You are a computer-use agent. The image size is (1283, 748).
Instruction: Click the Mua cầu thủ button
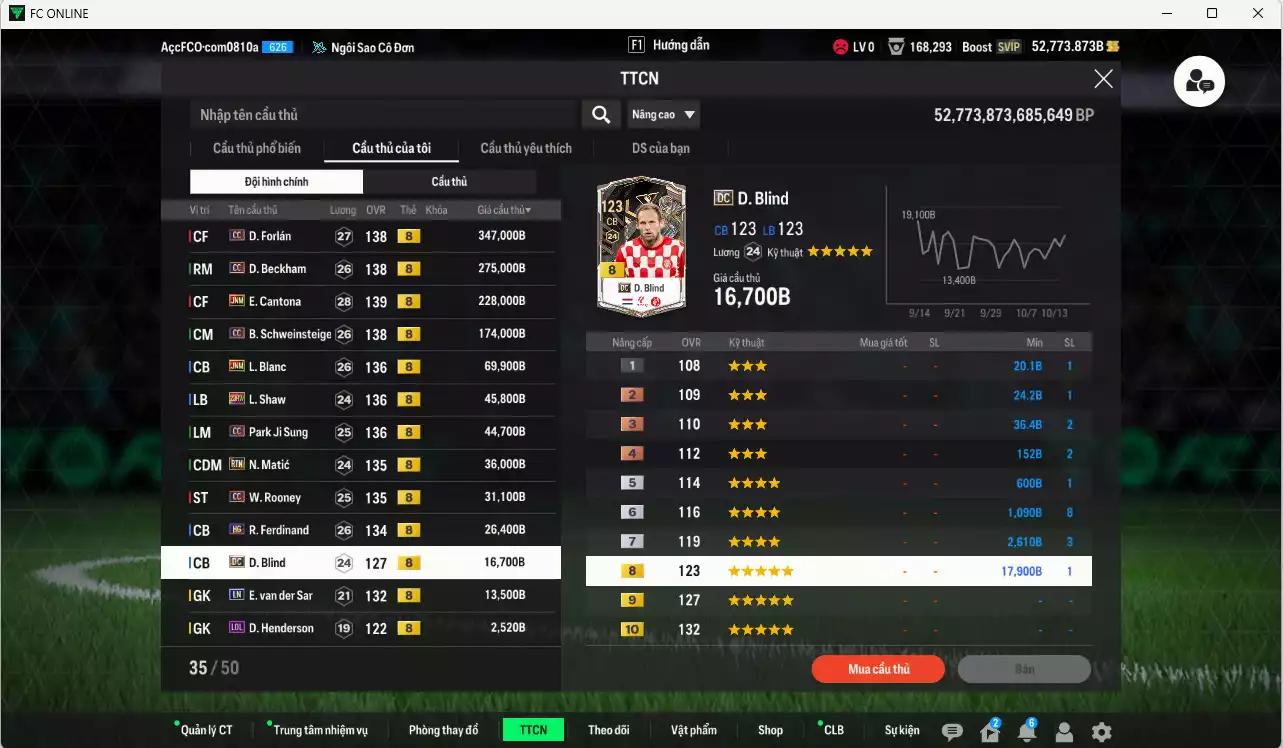click(877, 669)
